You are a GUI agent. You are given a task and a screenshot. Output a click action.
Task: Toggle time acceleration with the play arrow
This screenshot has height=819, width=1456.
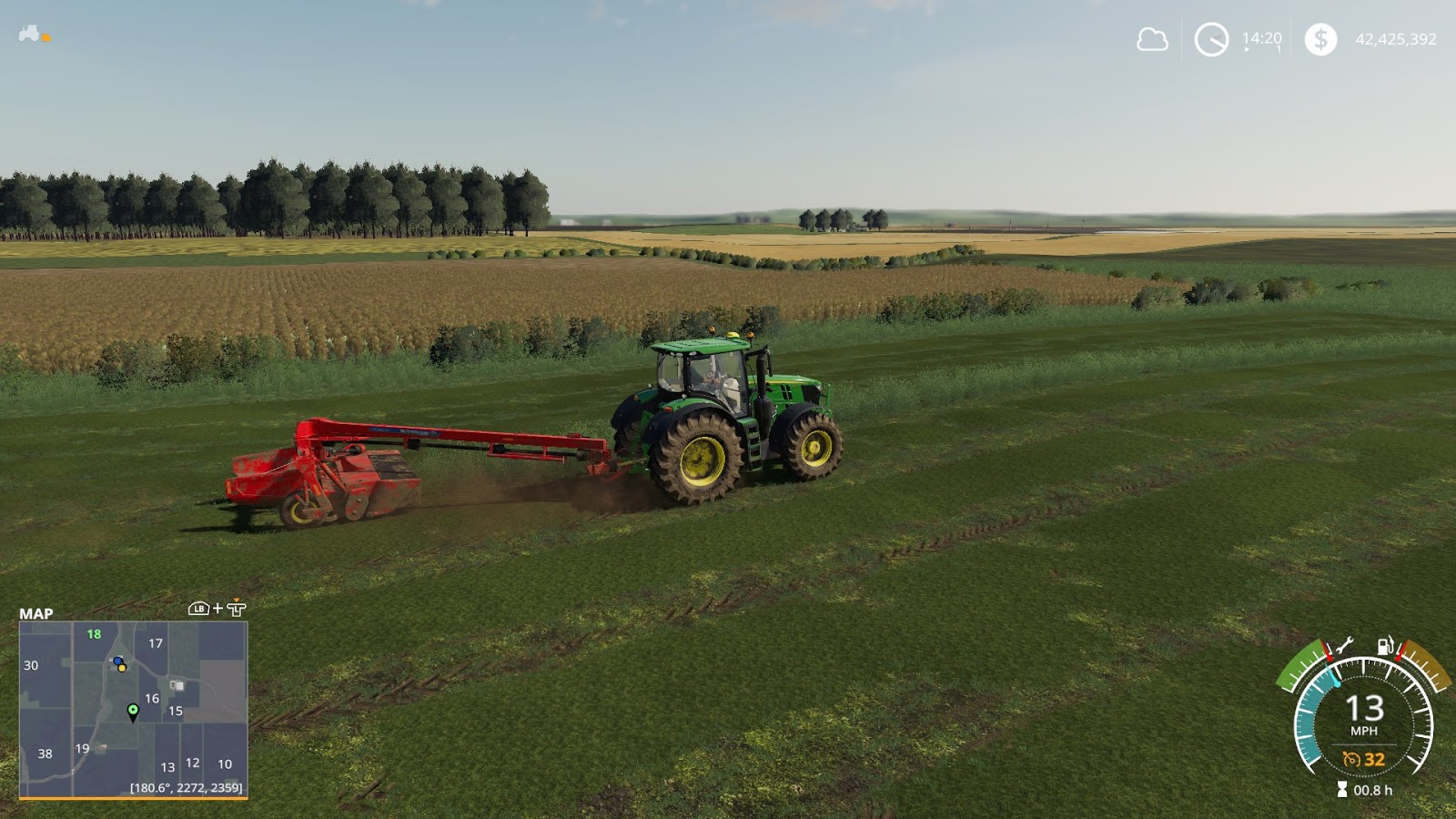click(1247, 50)
